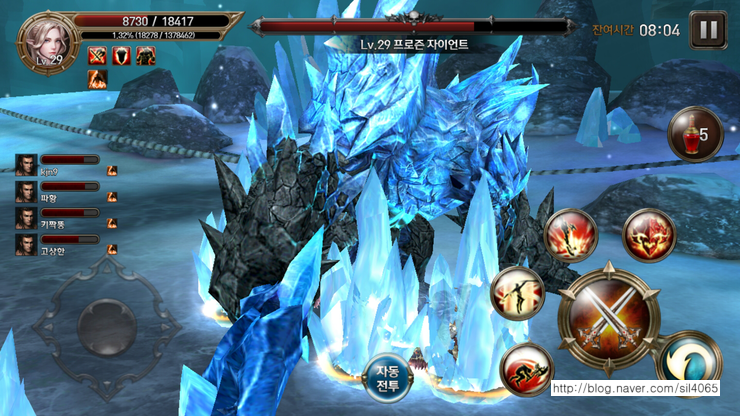Select party member 고상한
The width and height of the screenshot is (740, 416).
(x=26, y=244)
